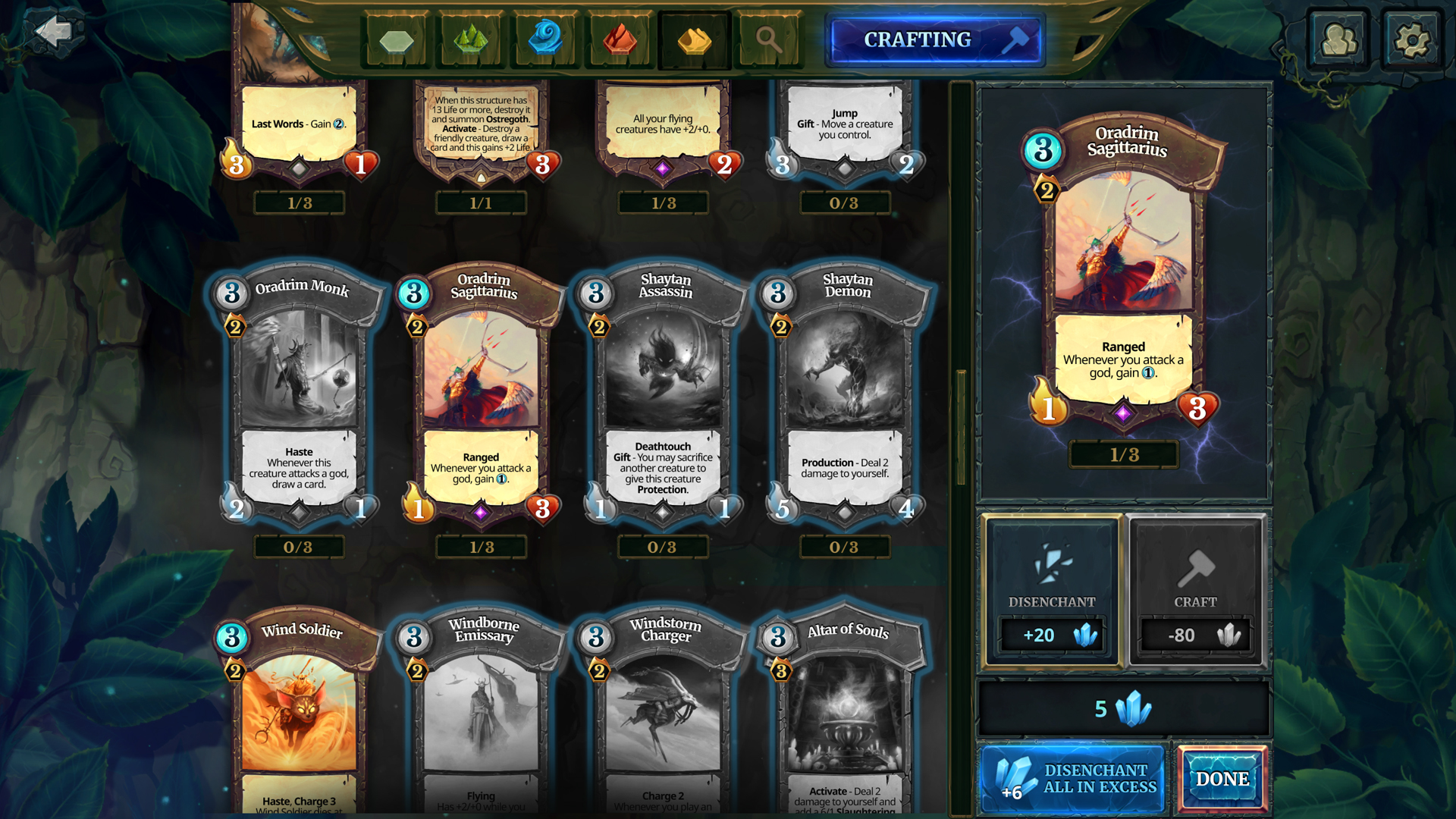
Task: Click the crystal balance showing 5
Action: [1123, 710]
